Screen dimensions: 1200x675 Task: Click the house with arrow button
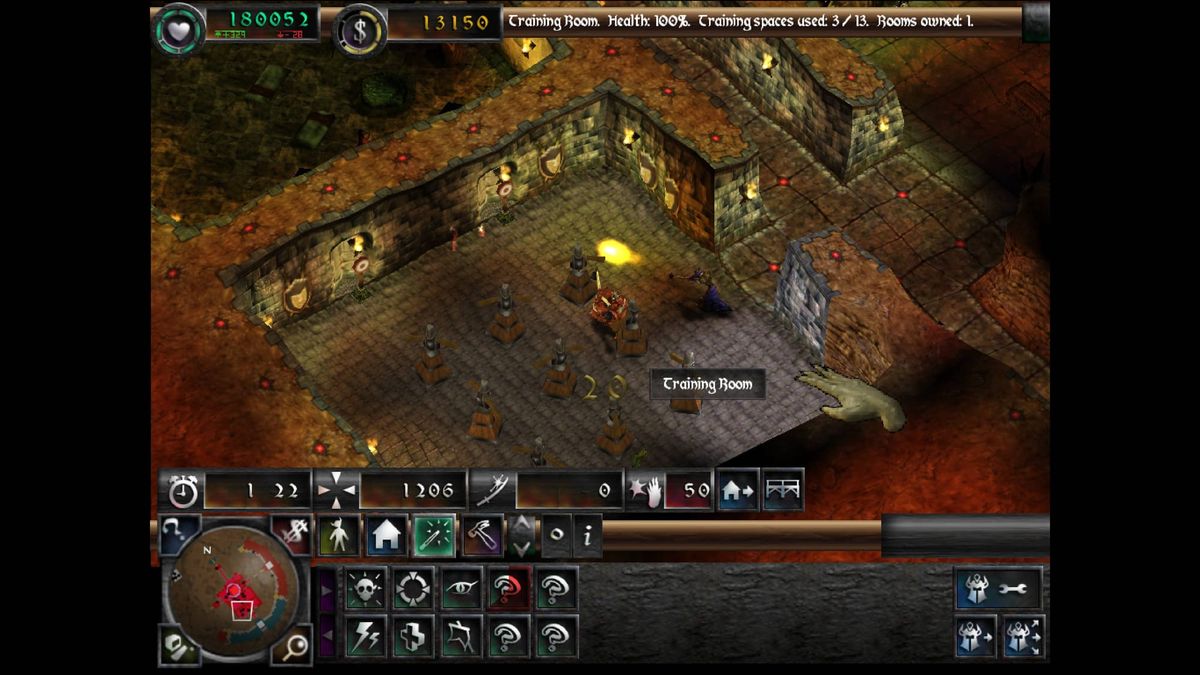[738, 490]
